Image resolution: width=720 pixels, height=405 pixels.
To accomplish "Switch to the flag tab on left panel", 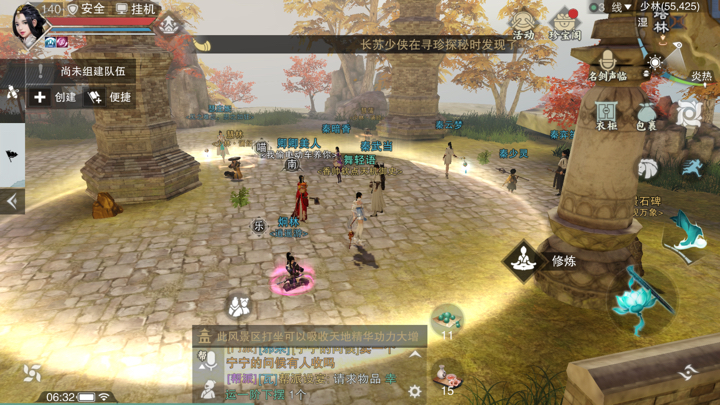I will (12, 156).
